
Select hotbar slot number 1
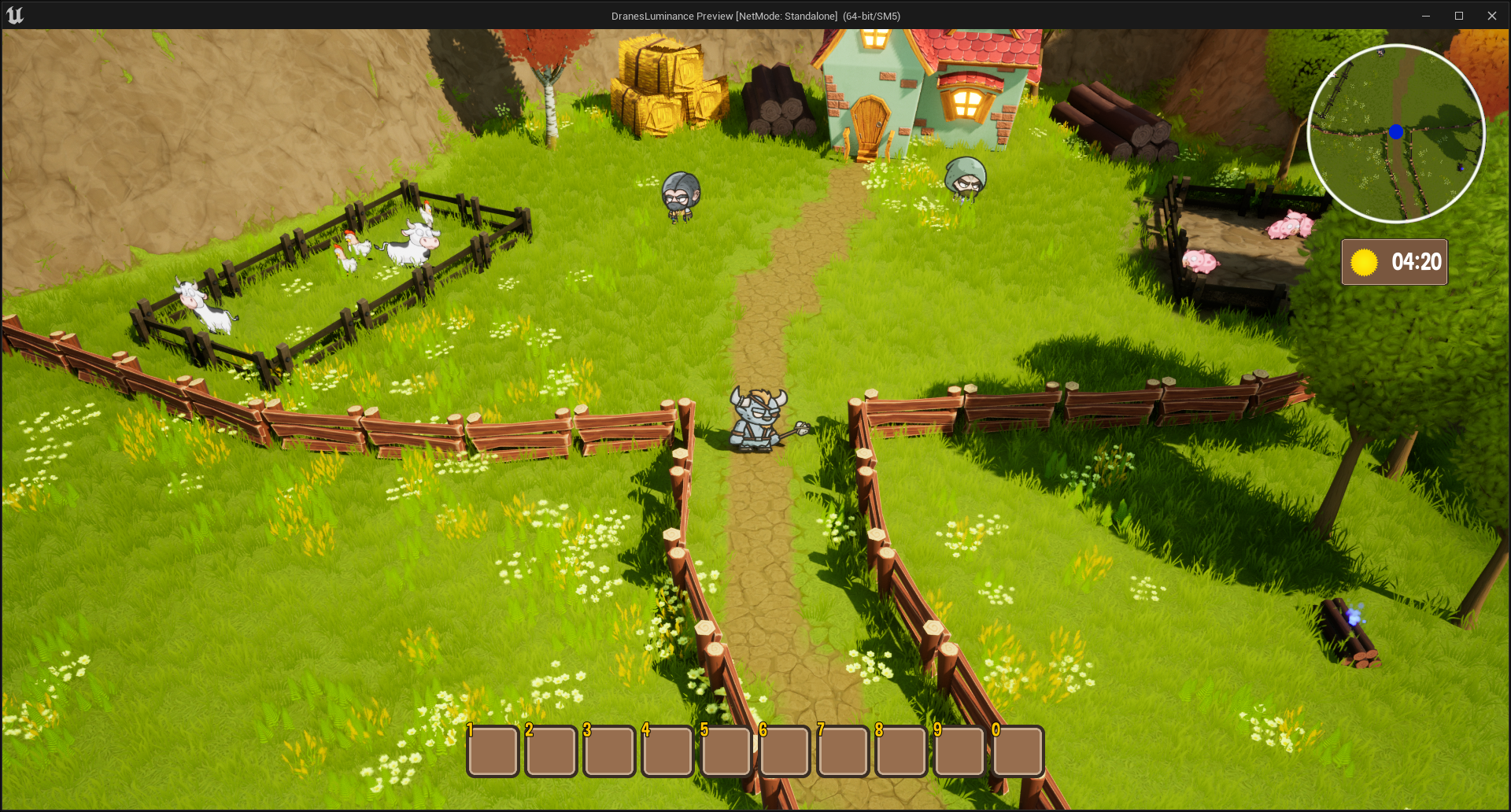pyautogui.click(x=493, y=751)
